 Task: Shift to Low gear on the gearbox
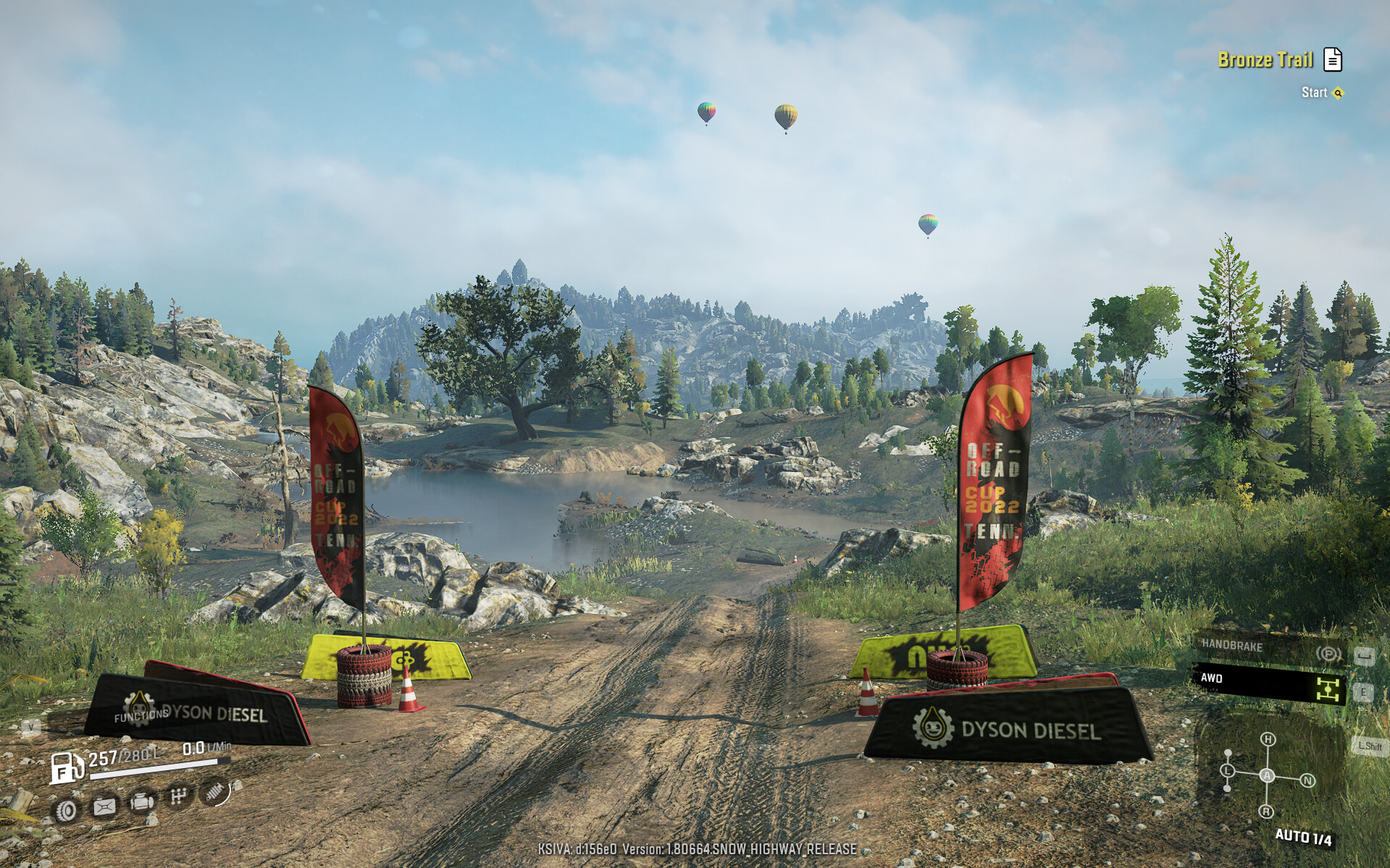tap(1227, 771)
